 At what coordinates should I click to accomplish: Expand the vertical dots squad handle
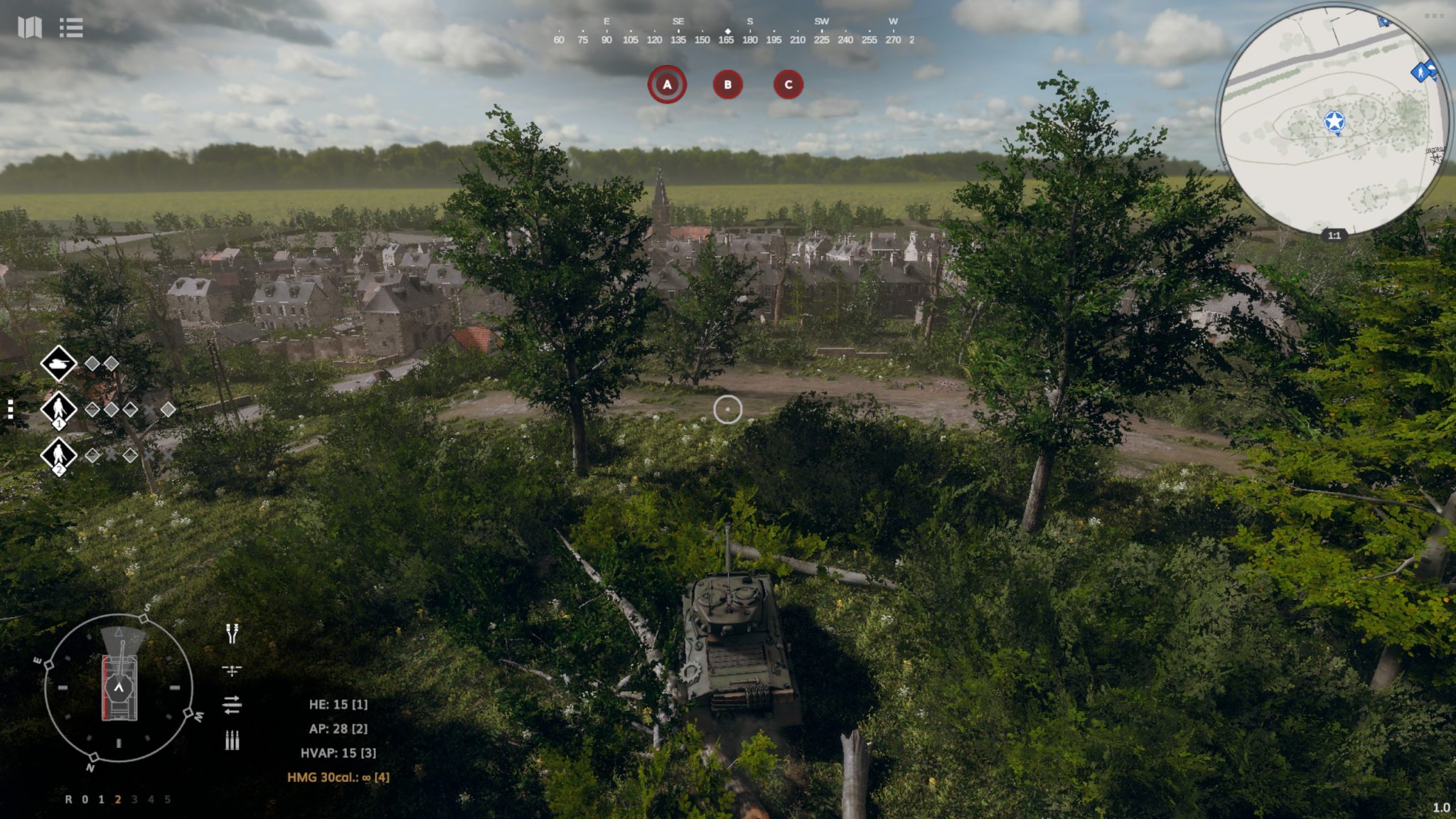(x=10, y=409)
